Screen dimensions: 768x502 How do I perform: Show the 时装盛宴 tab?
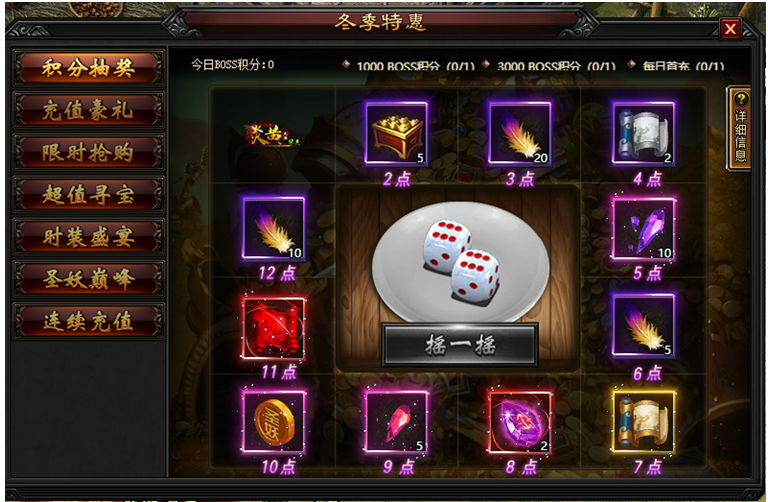coord(88,236)
